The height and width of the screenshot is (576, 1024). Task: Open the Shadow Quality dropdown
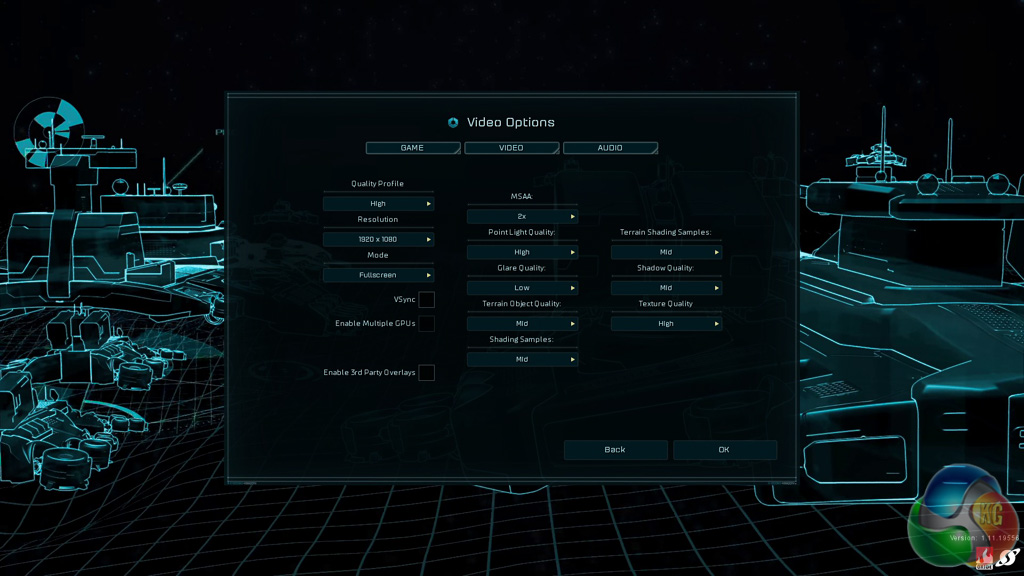point(666,288)
